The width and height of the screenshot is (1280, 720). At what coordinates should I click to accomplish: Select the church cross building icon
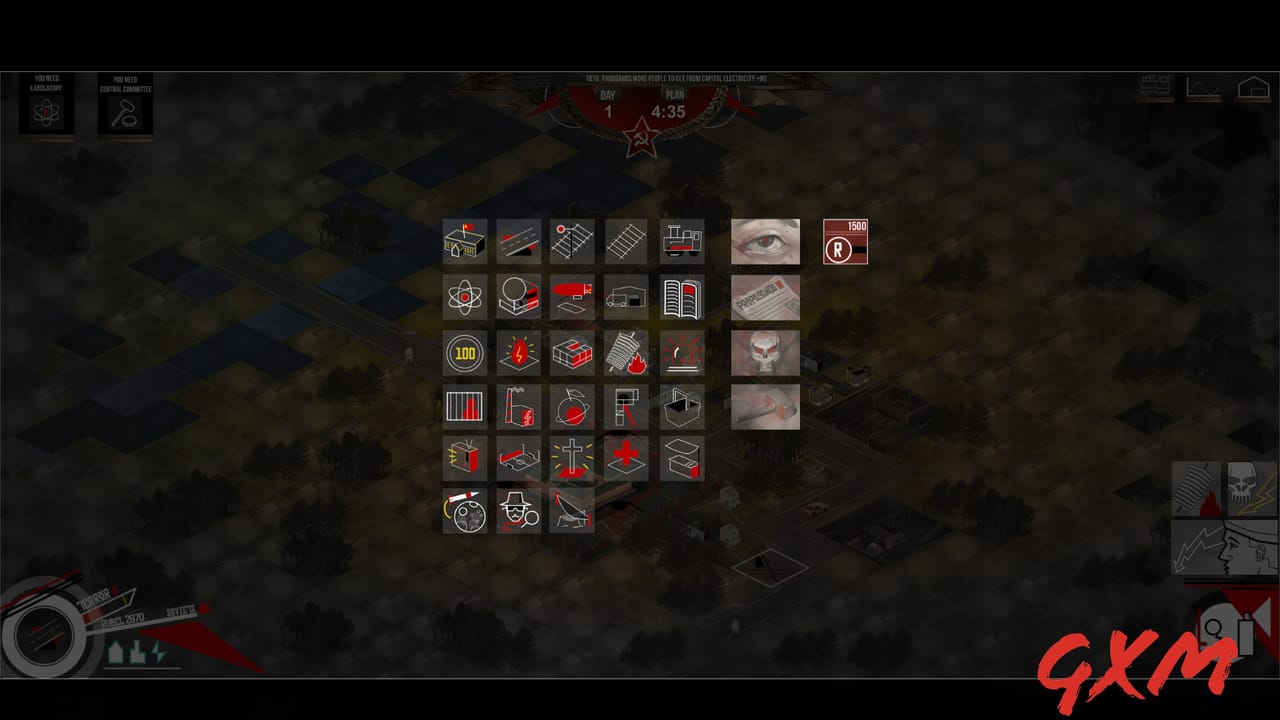[x=572, y=458]
